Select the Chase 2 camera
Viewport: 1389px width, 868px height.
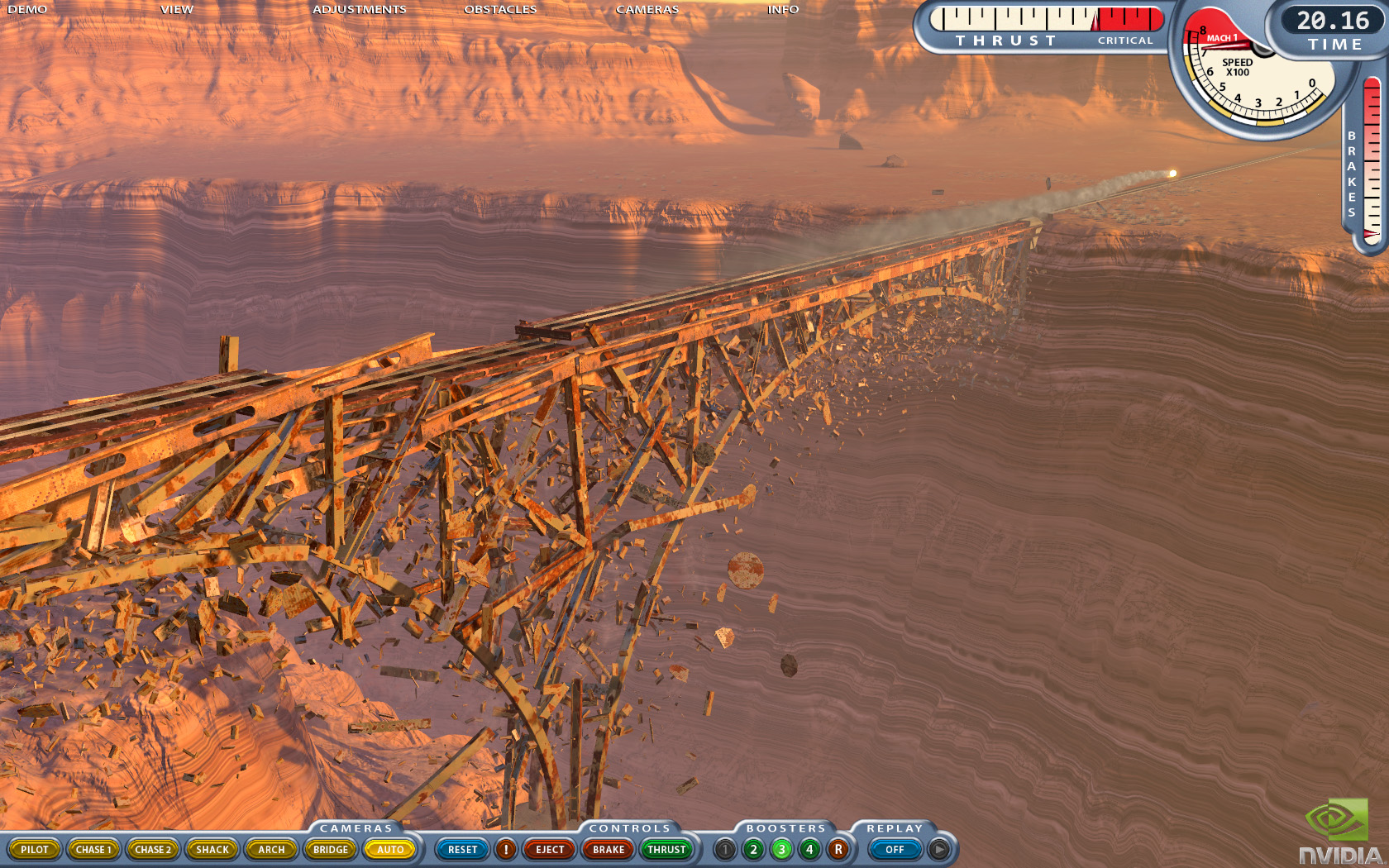153,849
